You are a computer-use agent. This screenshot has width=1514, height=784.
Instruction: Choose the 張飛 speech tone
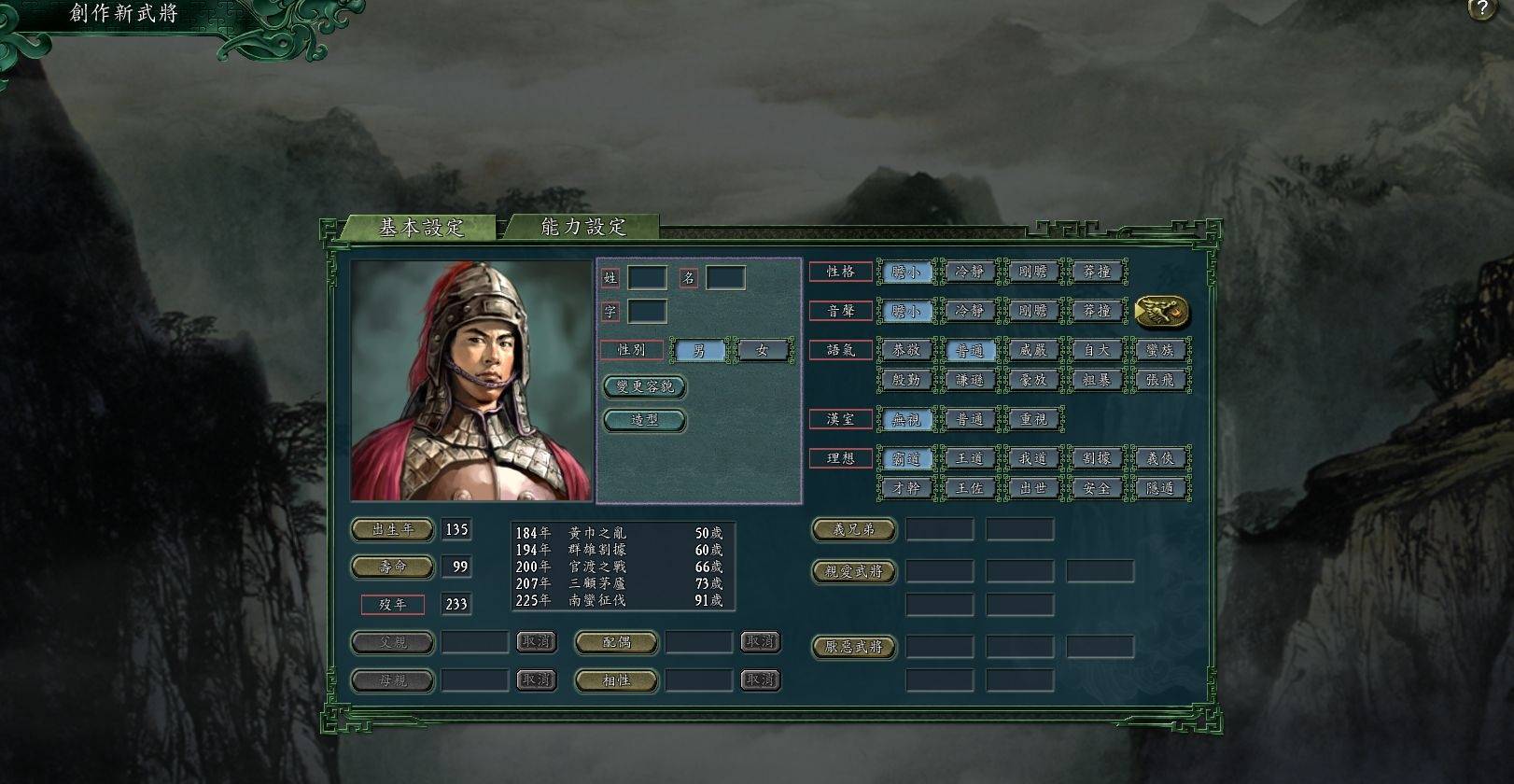[1160, 380]
